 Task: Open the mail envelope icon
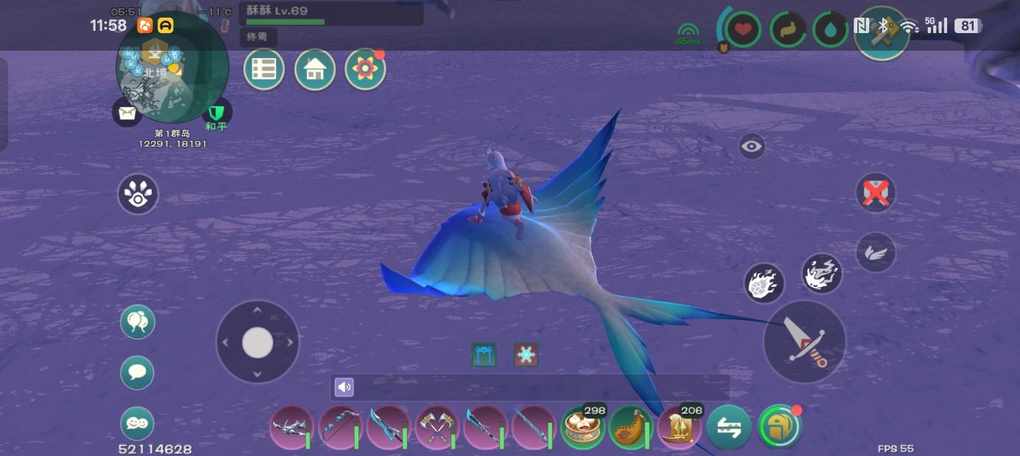click(128, 113)
